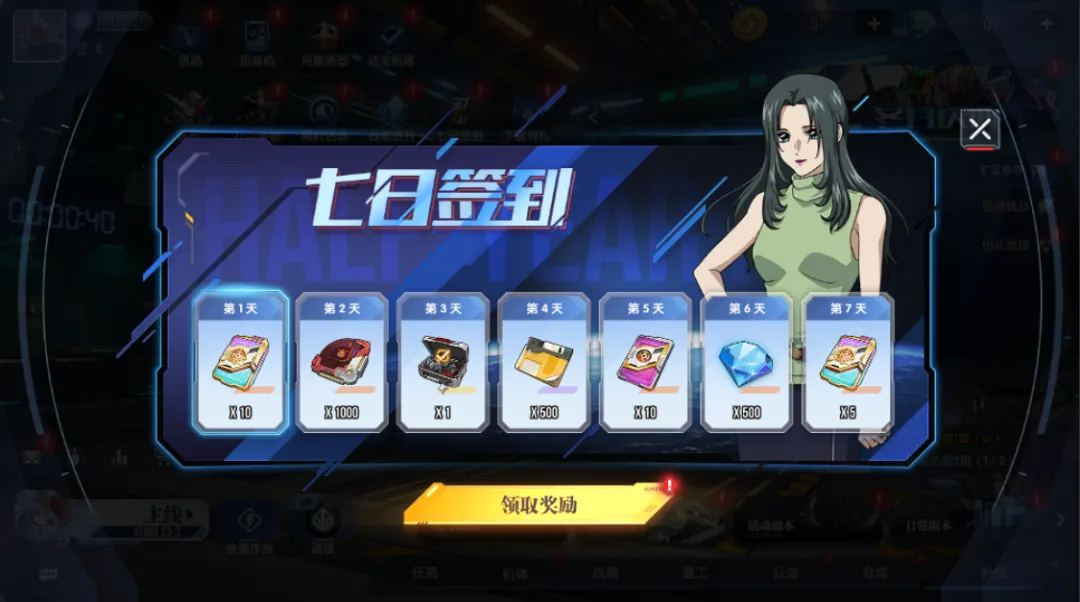Select the 第4天 X500 reward card
The height and width of the screenshot is (602, 1080).
[544, 362]
